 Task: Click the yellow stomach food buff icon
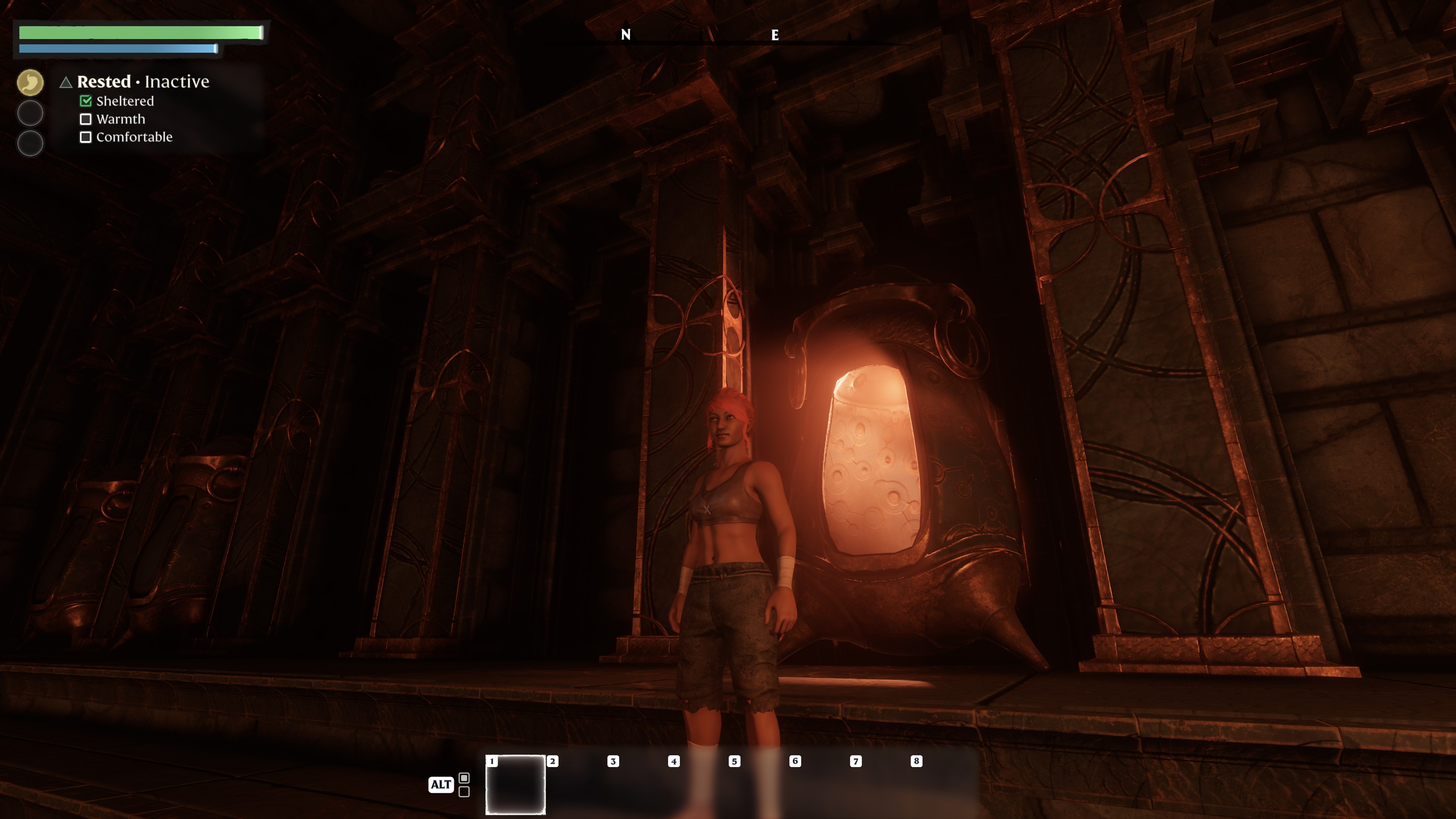point(30,83)
